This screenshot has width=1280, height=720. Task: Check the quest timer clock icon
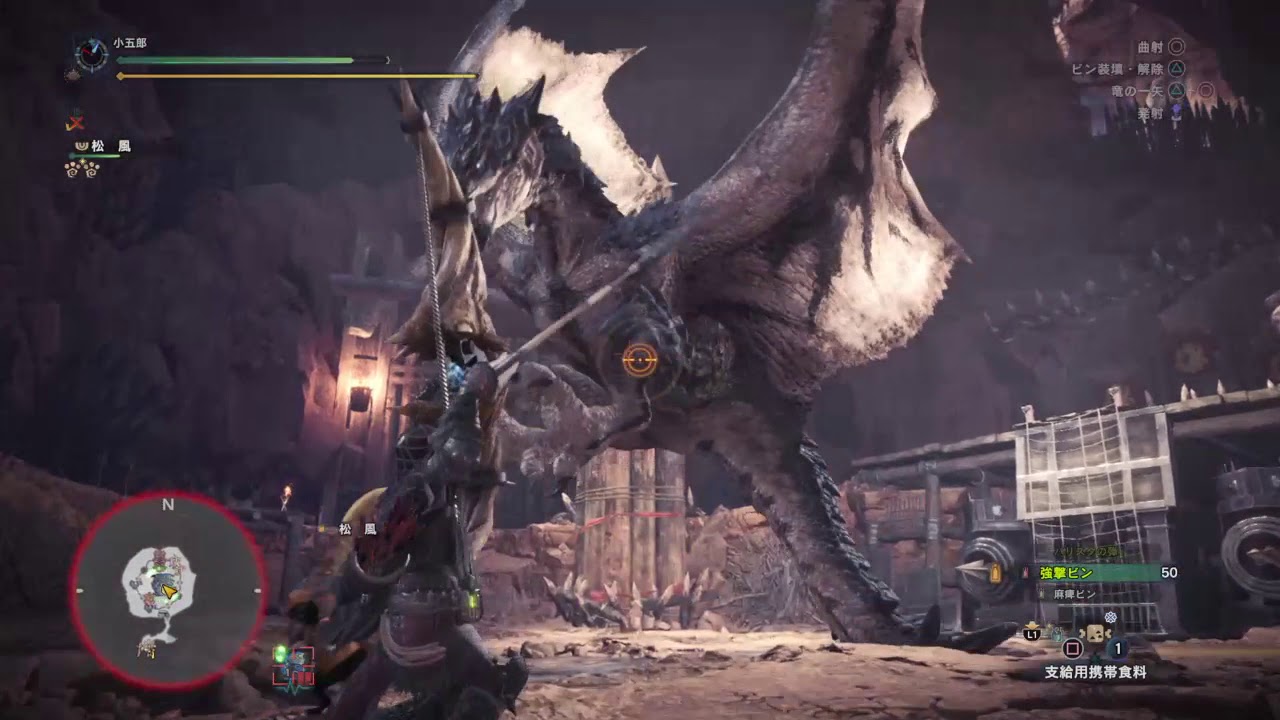pyautogui.click(x=91, y=54)
